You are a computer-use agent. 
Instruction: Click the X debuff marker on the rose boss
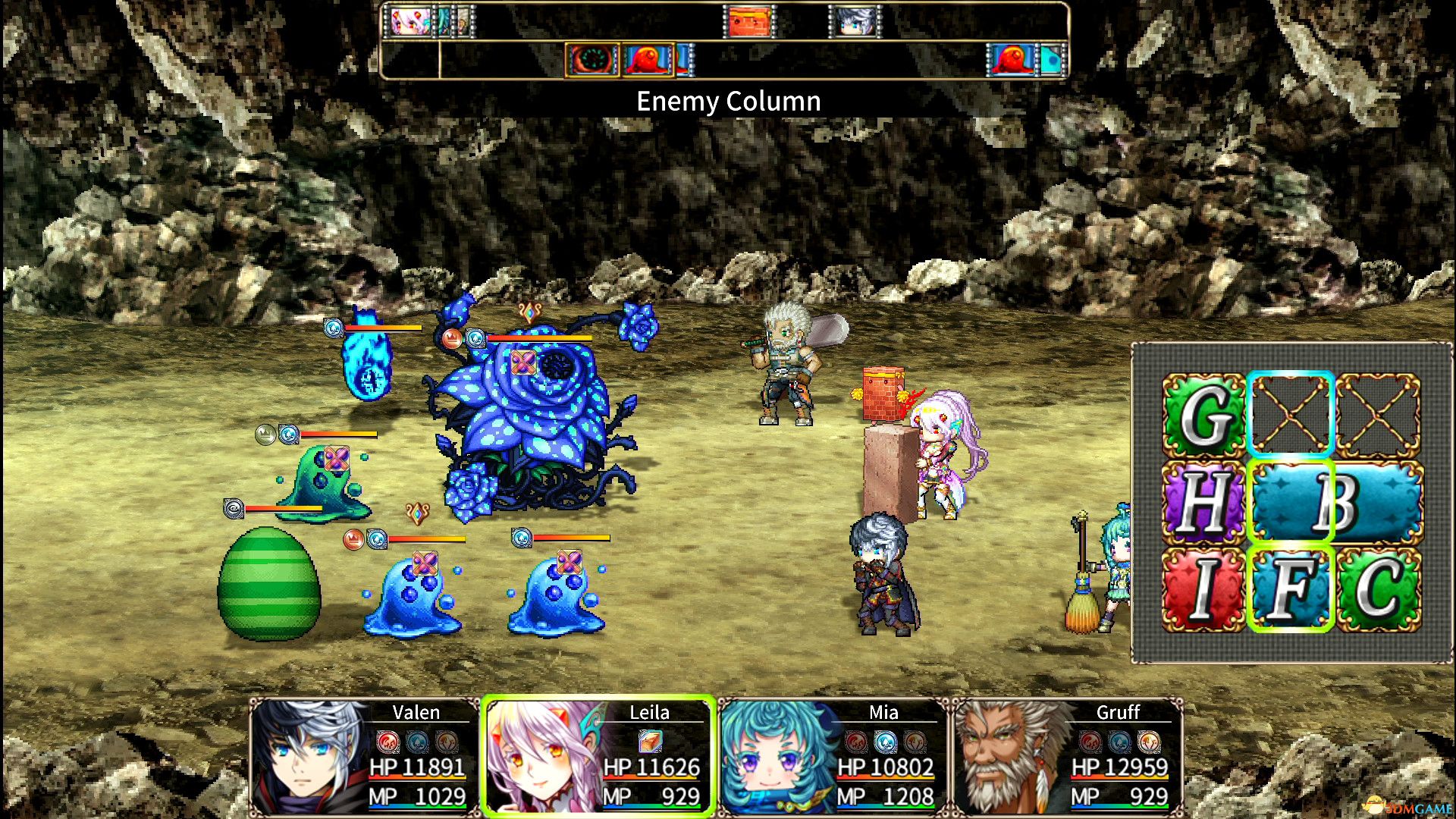point(522,363)
